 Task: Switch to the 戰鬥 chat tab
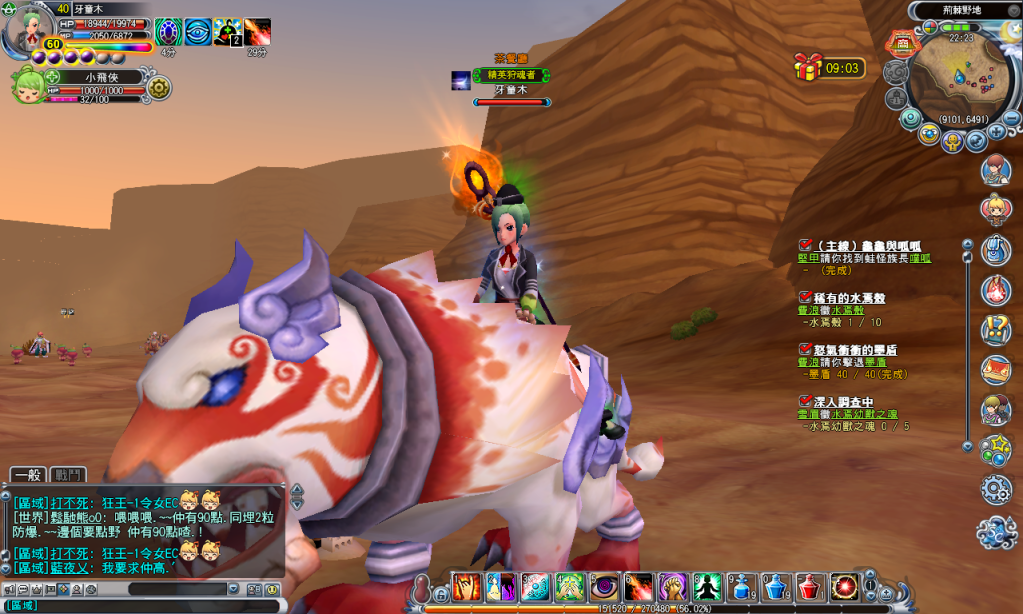(69, 475)
